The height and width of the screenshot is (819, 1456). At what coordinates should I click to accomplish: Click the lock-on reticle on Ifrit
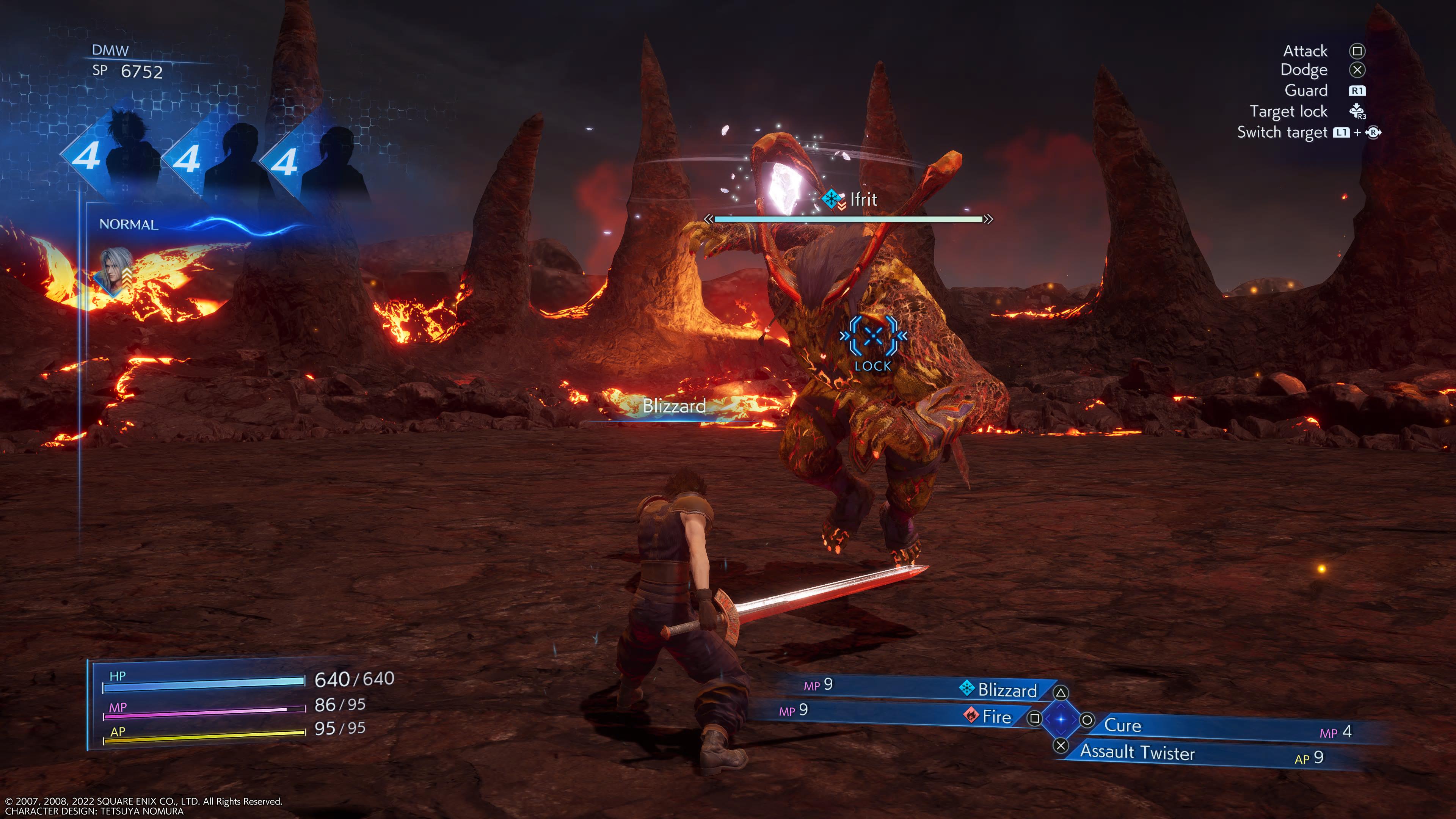pos(873,337)
